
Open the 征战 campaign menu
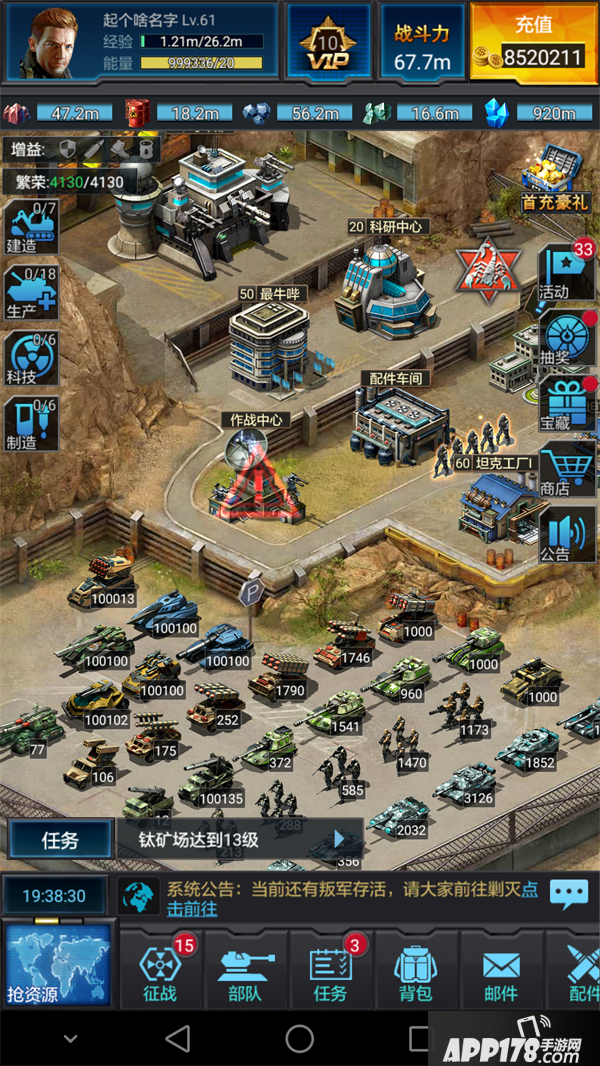pos(160,972)
